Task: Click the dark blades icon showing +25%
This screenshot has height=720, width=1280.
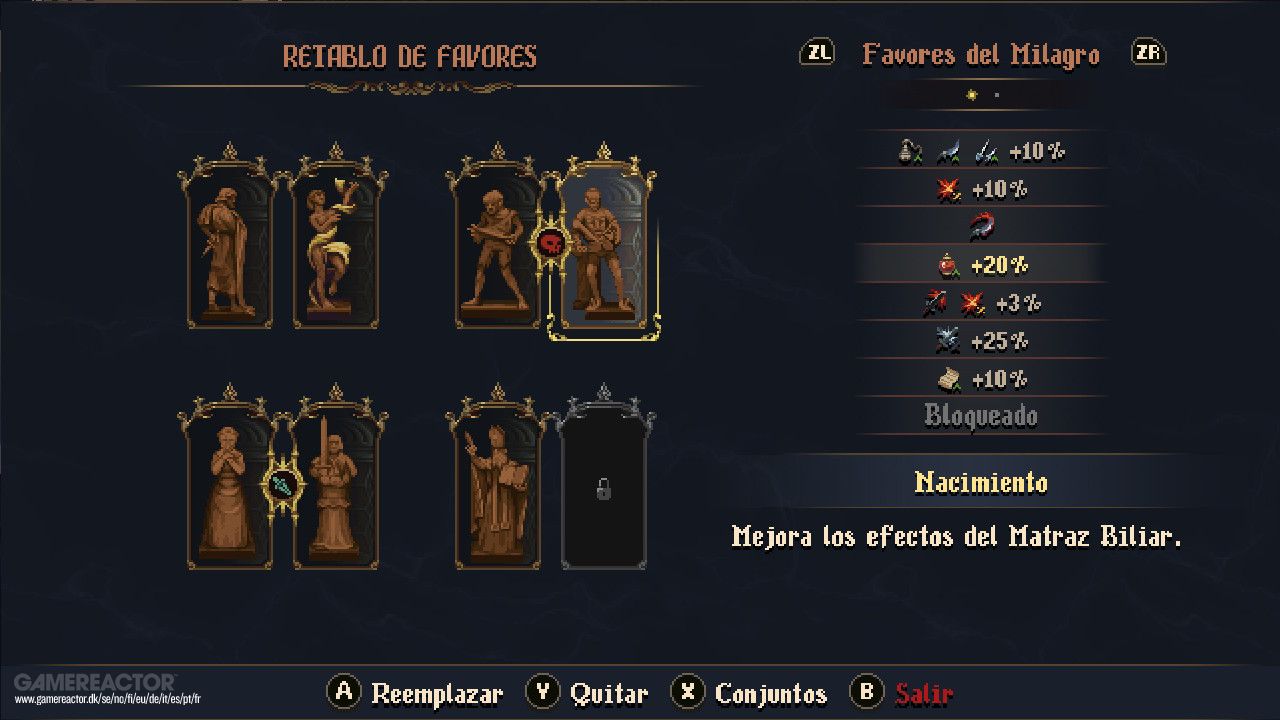Action: 946,341
